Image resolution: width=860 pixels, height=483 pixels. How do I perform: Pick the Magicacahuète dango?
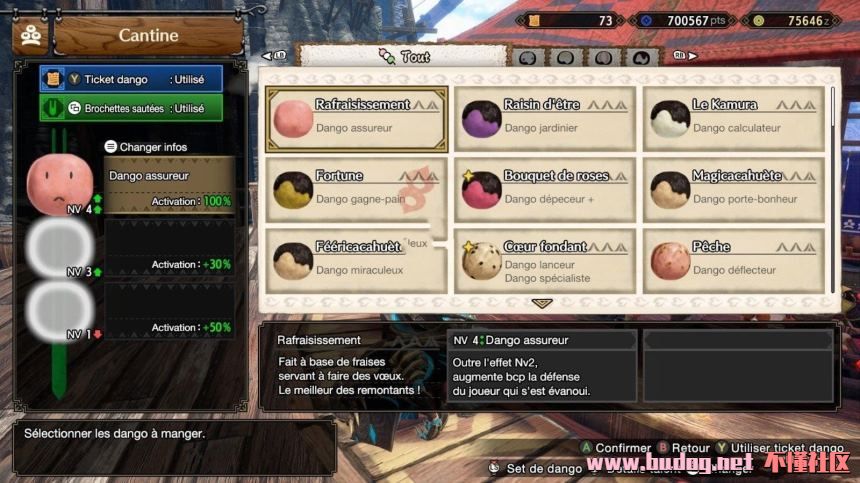pos(733,189)
